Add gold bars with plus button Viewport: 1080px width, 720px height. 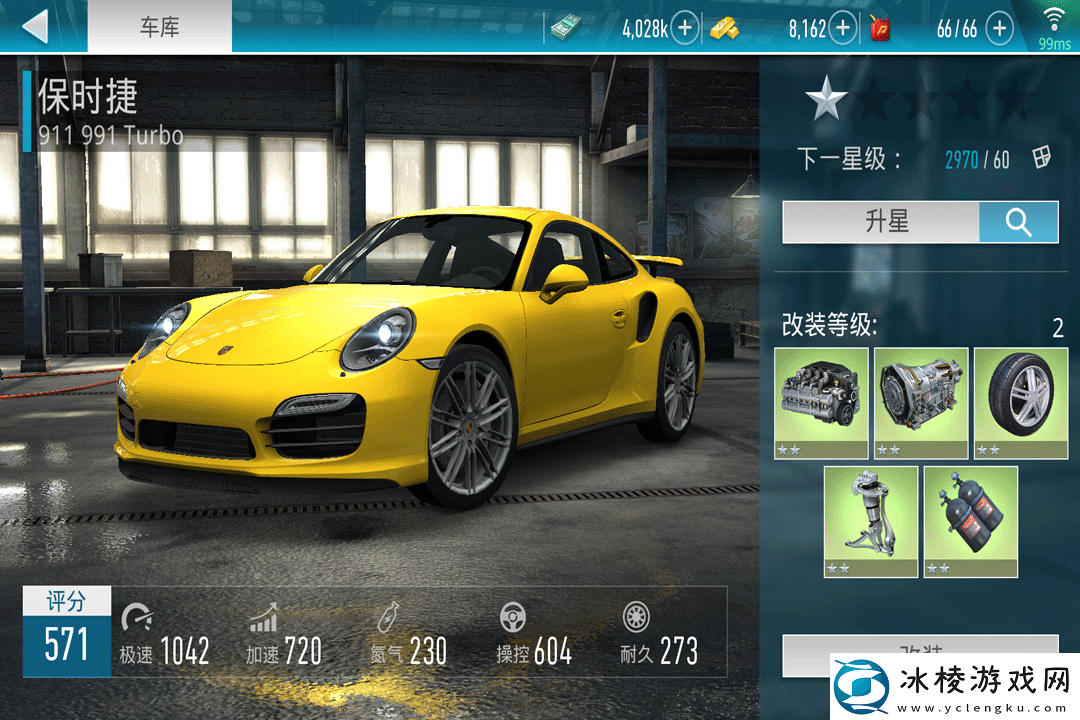pos(843,28)
